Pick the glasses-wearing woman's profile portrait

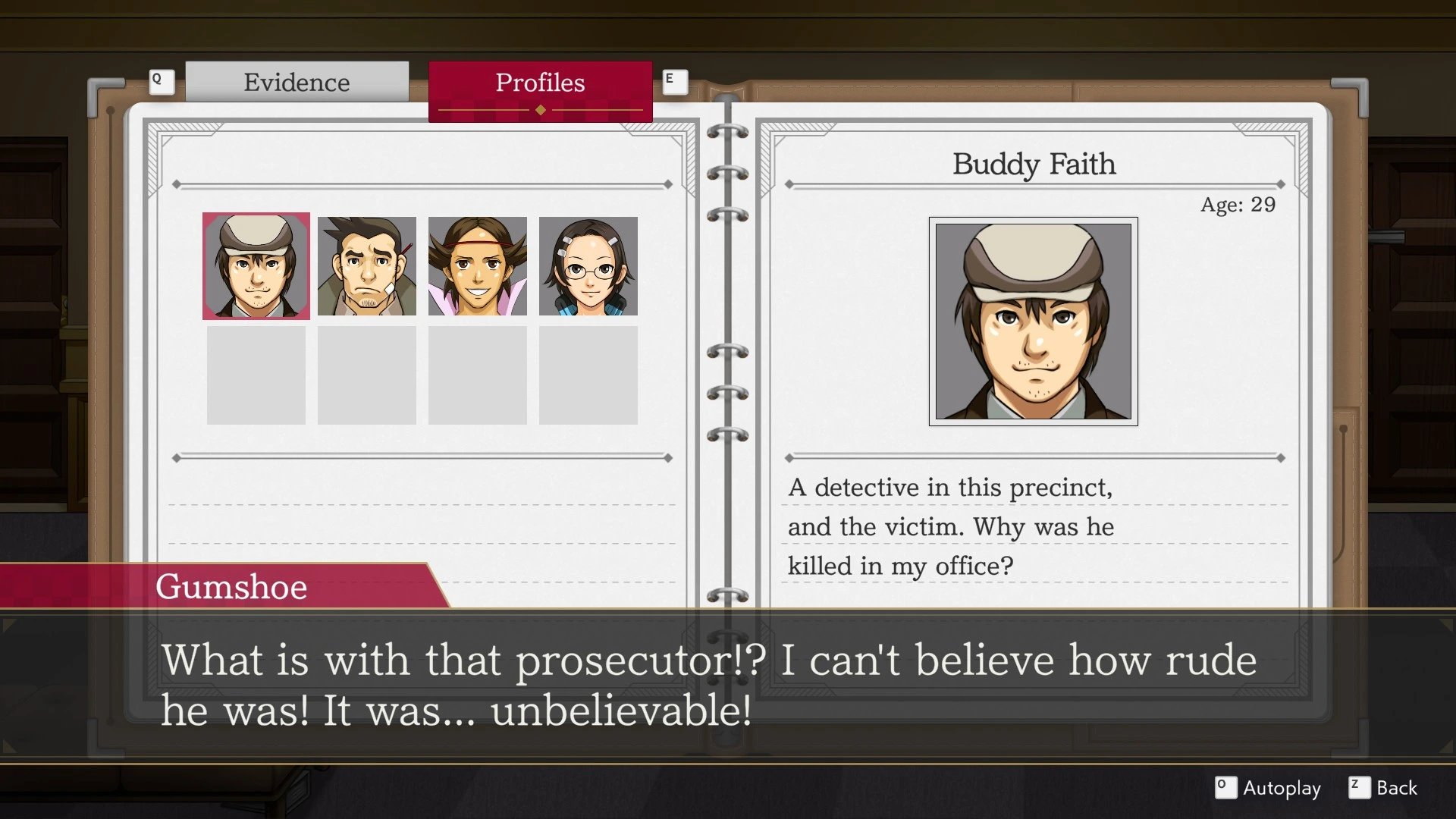pos(588,266)
